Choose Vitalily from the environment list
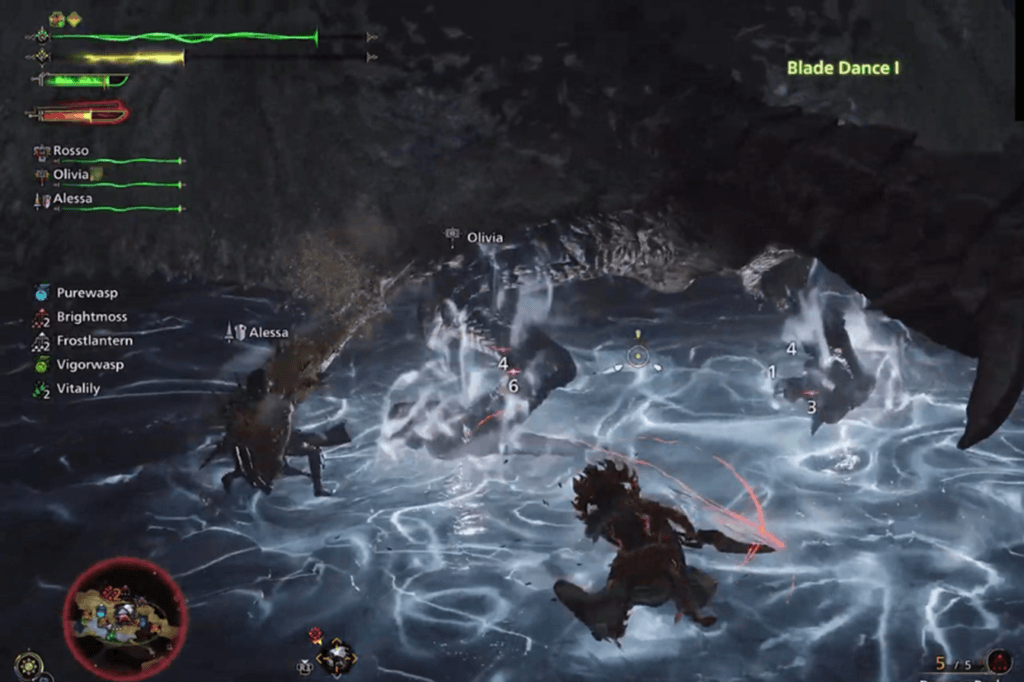Image resolution: width=1024 pixels, height=682 pixels. click(78, 389)
